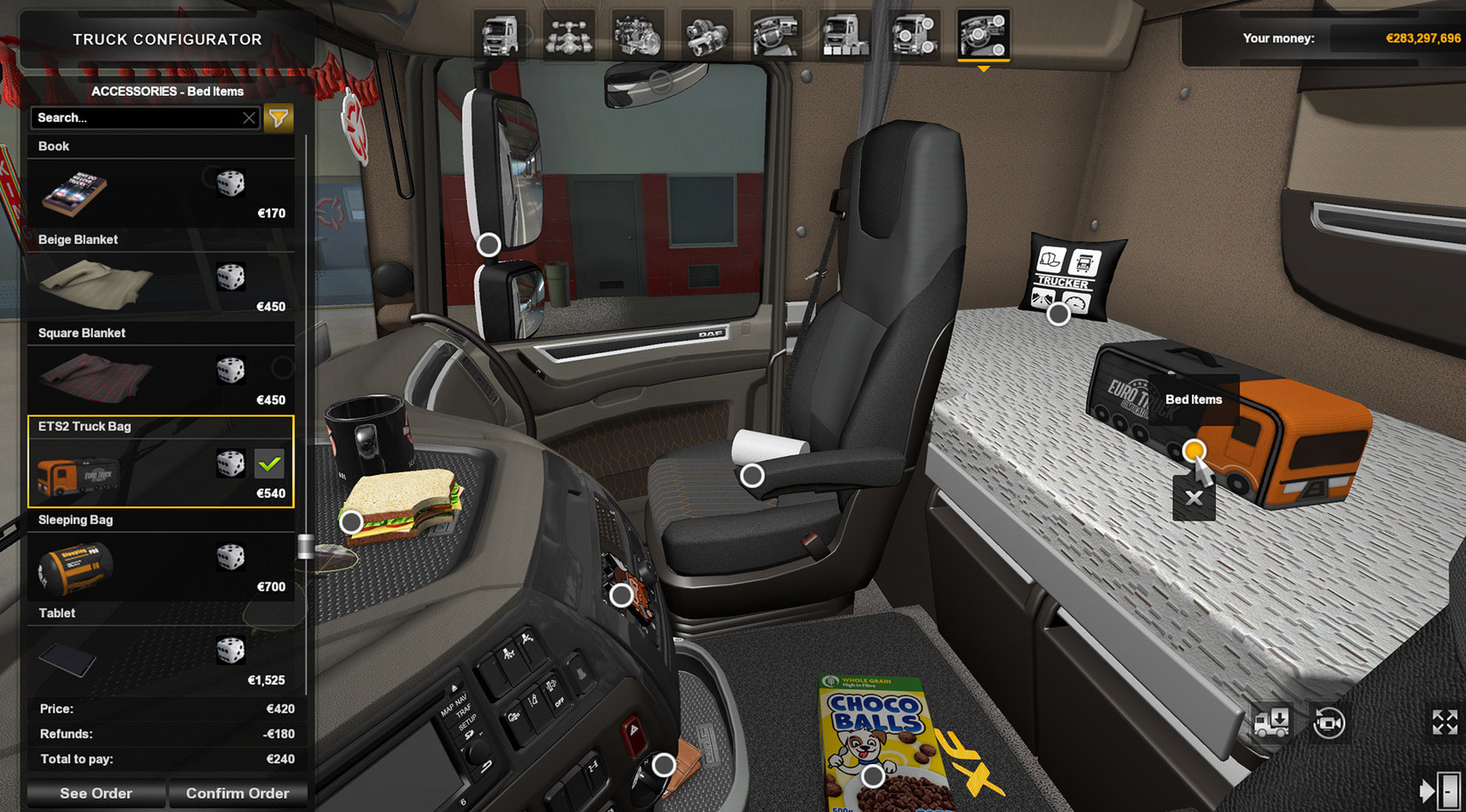Reset the camera view

pyautogui.click(x=1329, y=722)
